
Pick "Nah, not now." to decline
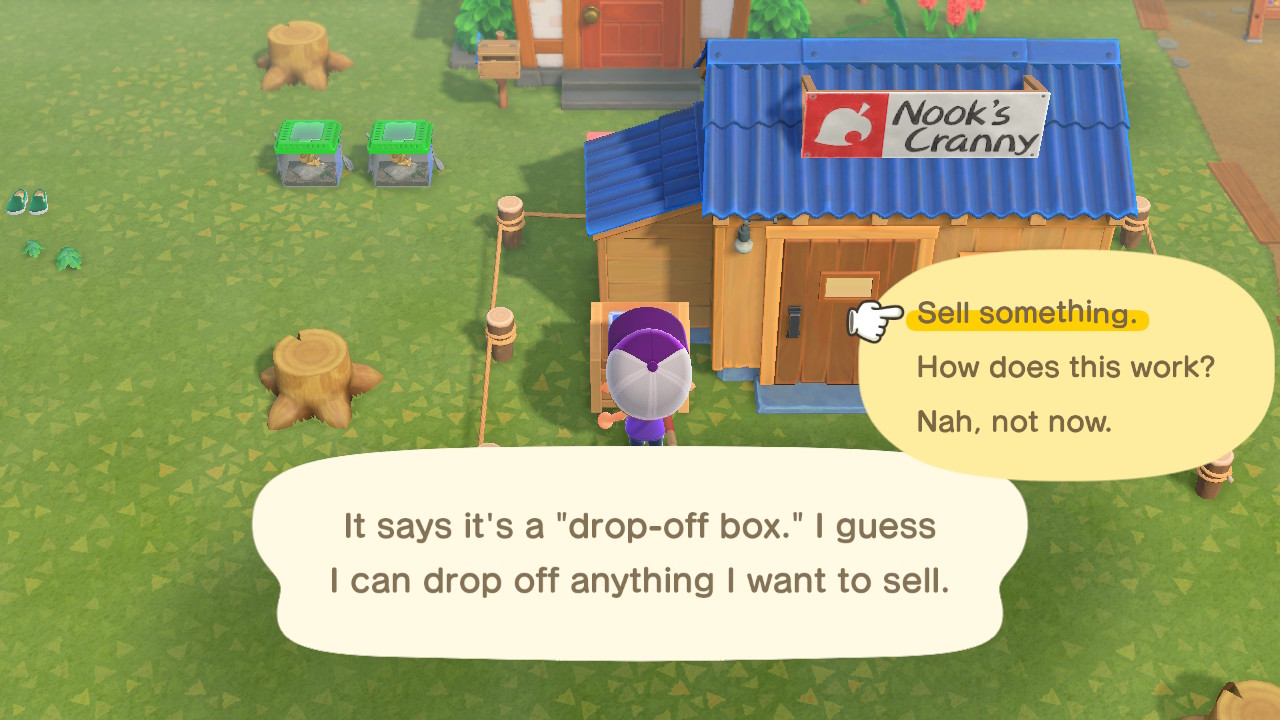(1013, 421)
